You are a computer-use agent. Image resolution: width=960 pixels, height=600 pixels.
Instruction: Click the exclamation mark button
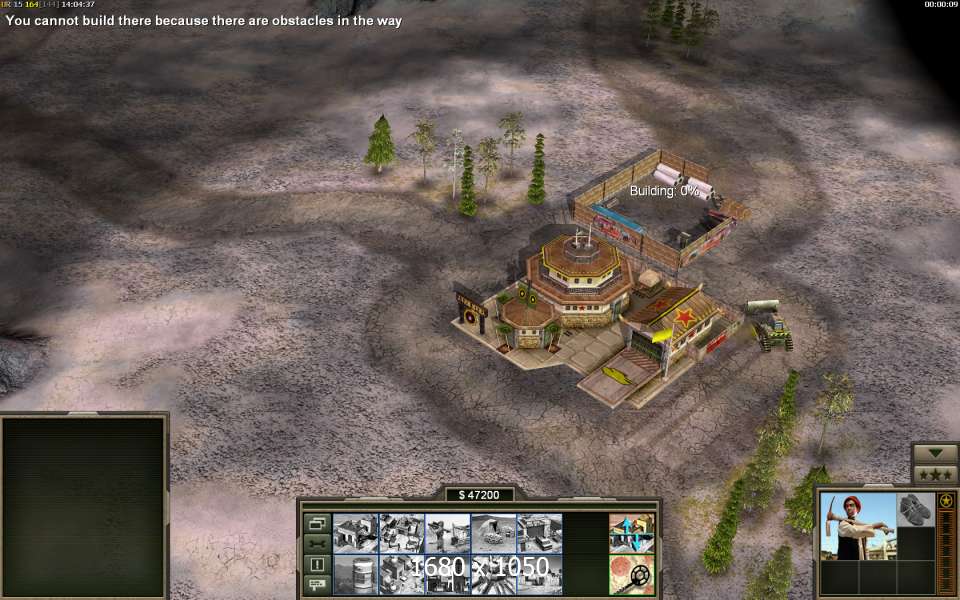(x=317, y=564)
